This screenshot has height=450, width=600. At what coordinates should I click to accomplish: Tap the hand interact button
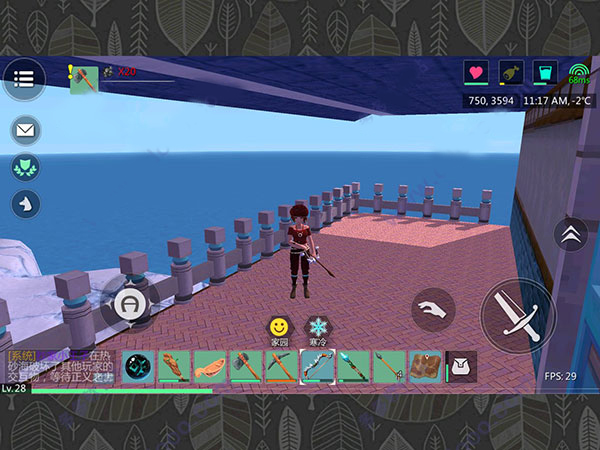433,309
